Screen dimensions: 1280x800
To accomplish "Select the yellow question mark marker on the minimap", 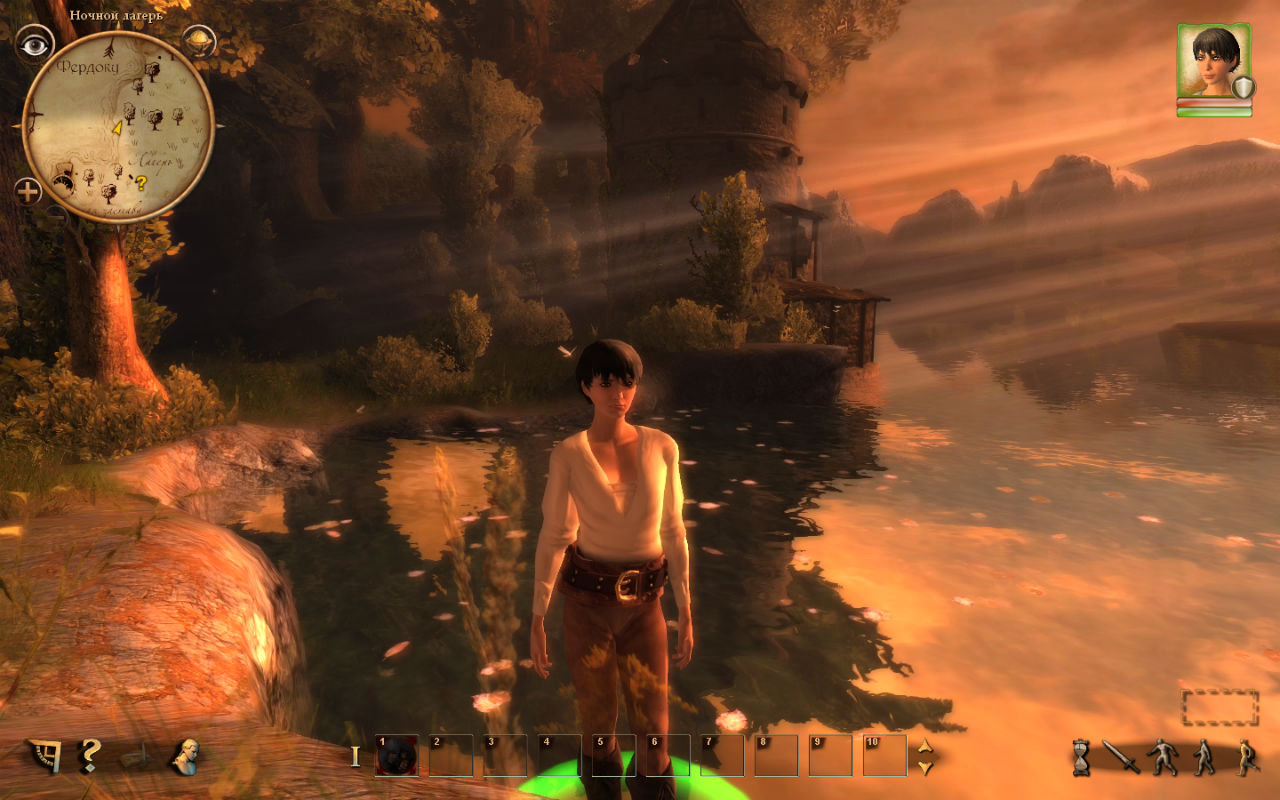I will pos(141,183).
